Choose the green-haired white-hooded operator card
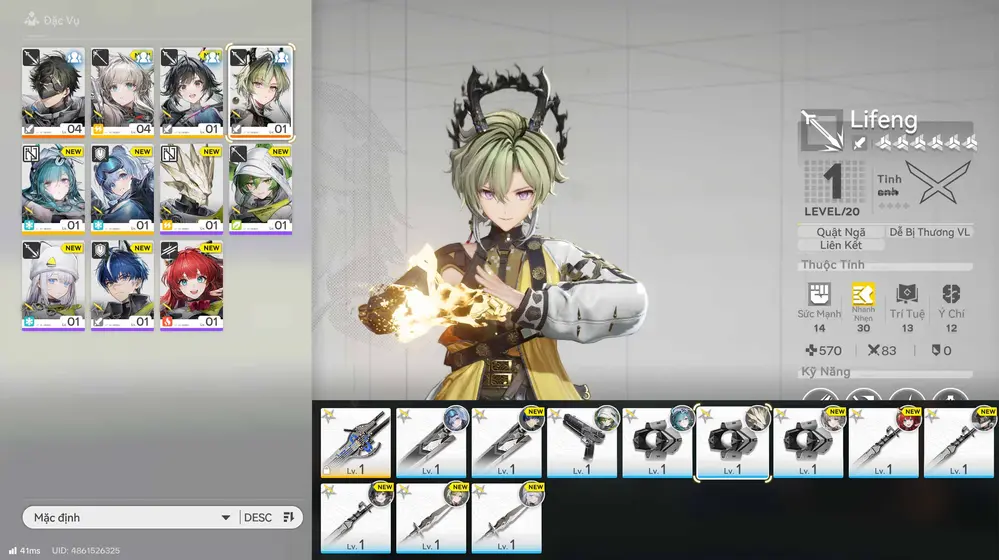This screenshot has width=999, height=560. coord(261,188)
